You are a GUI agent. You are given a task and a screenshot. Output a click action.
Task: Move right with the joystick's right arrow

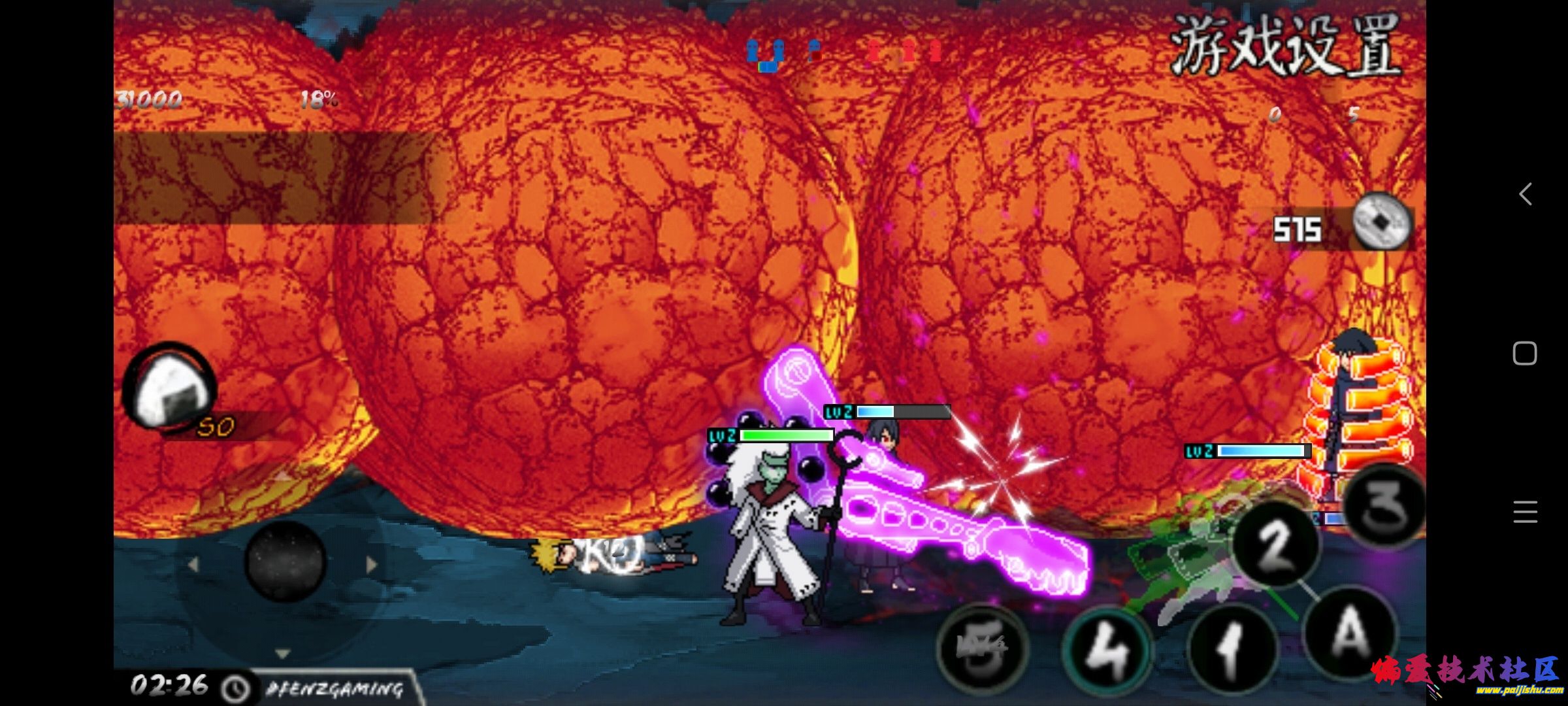(372, 564)
